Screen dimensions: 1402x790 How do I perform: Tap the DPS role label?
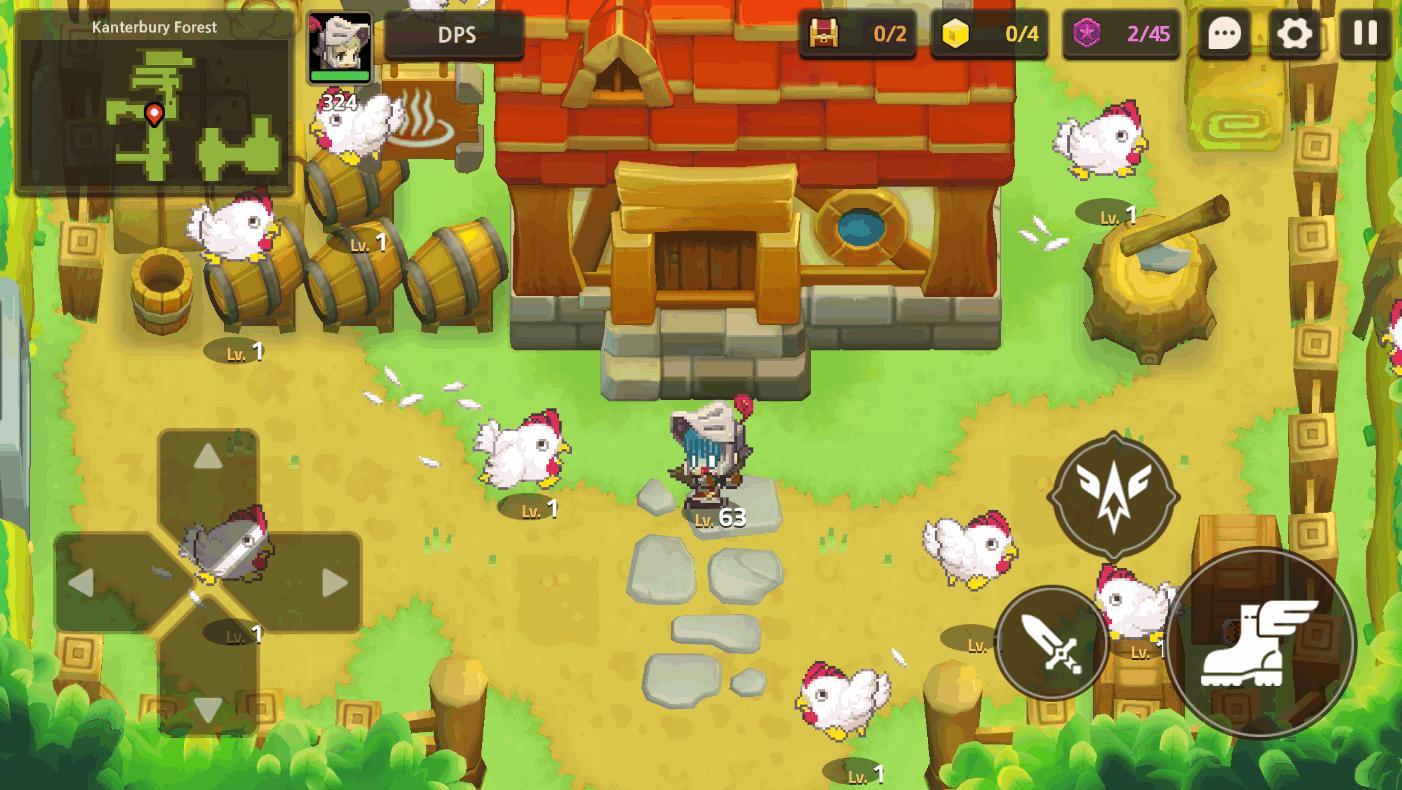click(455, 34)
